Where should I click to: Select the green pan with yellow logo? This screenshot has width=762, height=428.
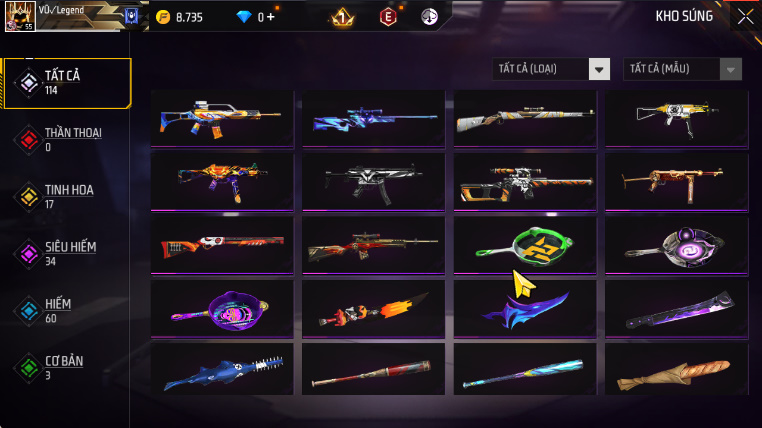[x=525, y=246]
